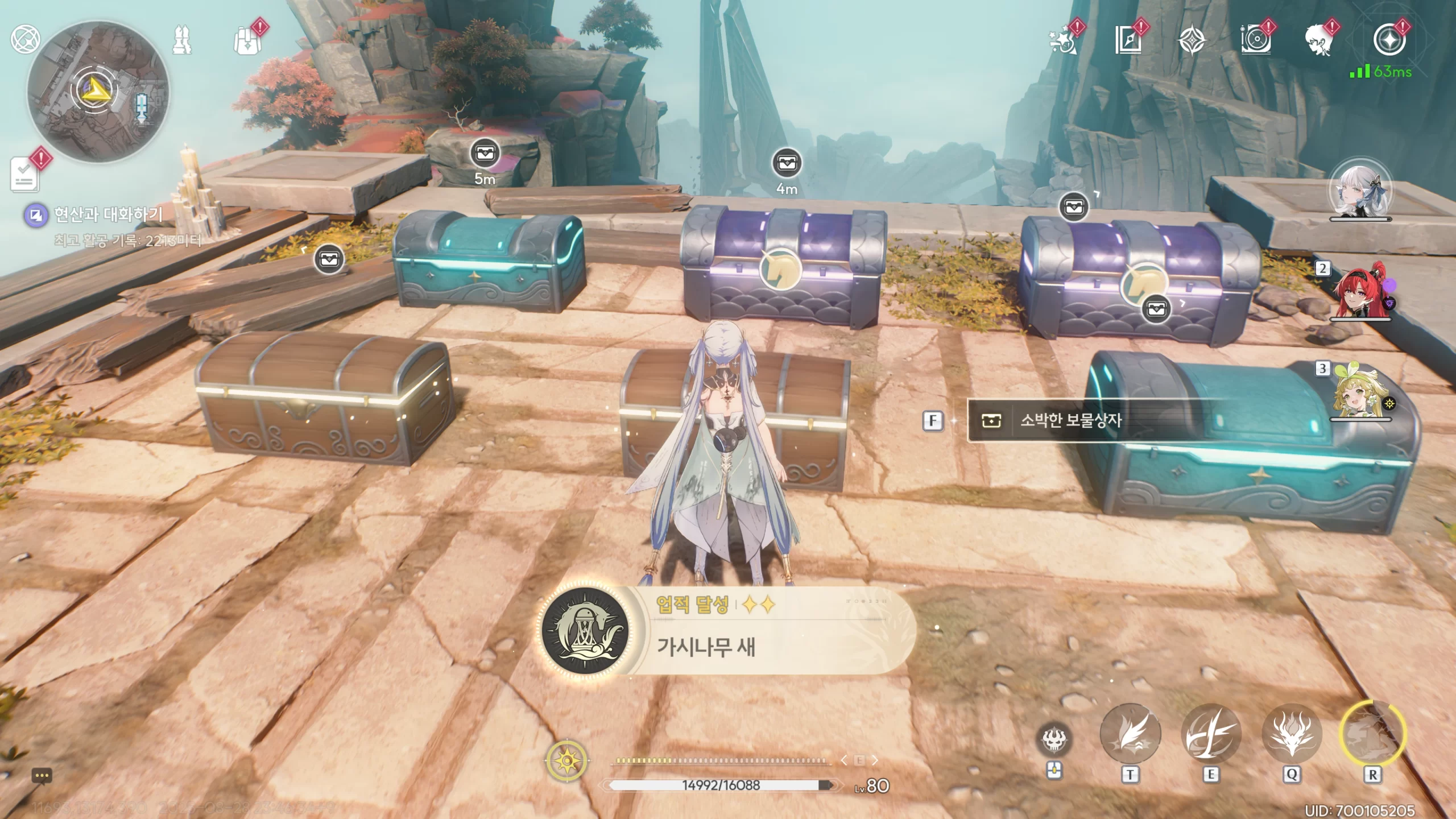The image size is (1456, 819).
Task: Open the circular minimap
Action: pos(97,92)
